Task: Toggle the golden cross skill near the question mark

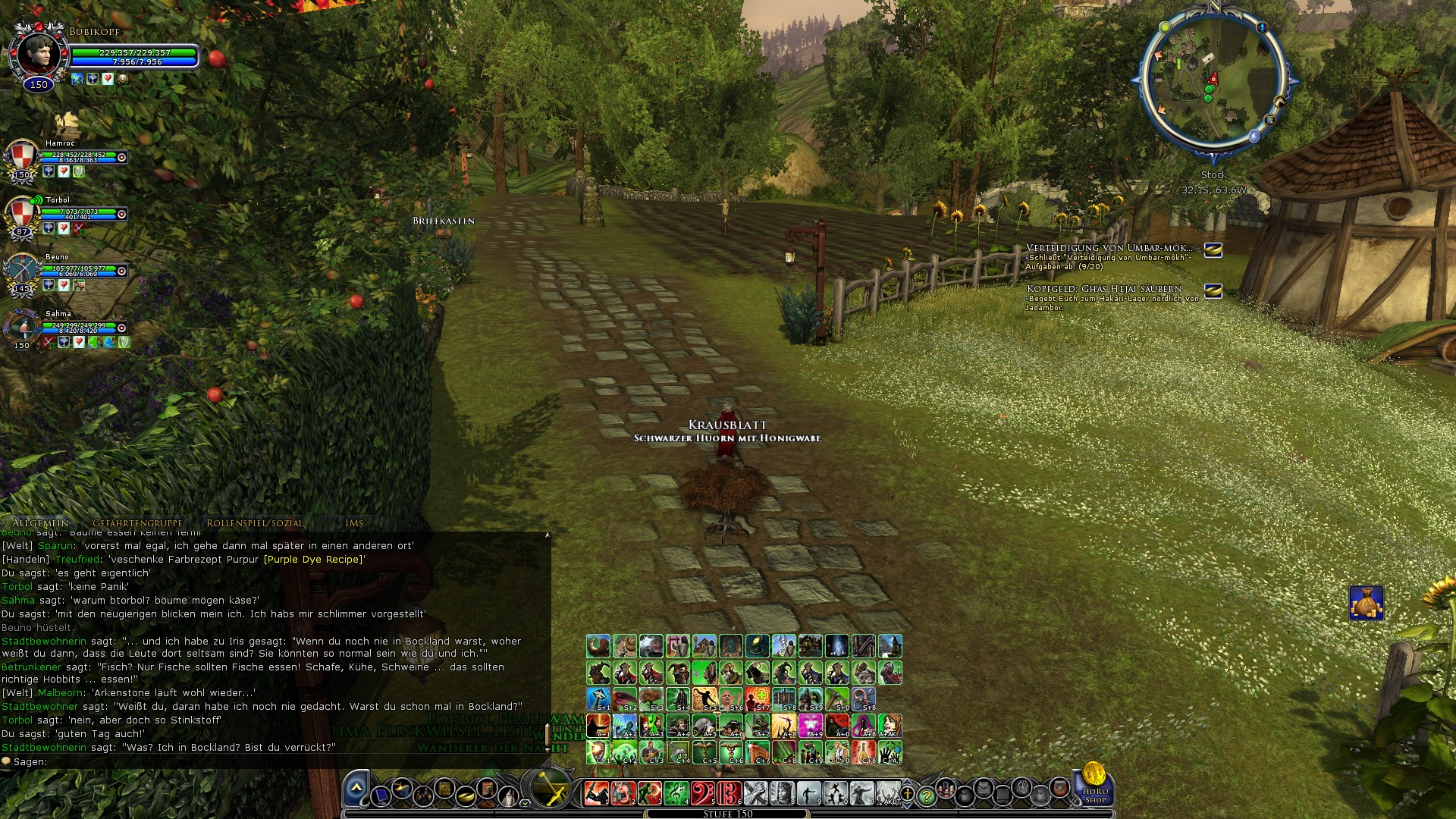Action: pyautogui.click(x=907, y=794)
